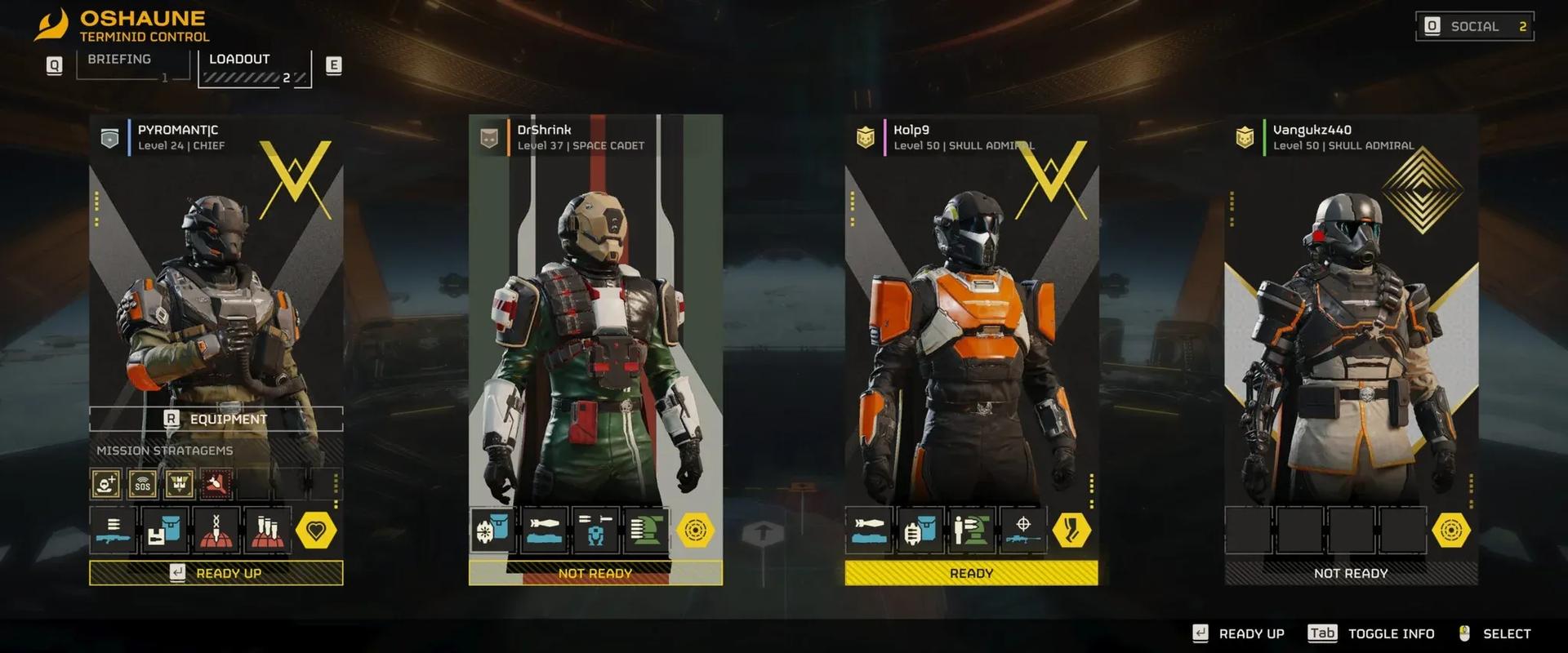Toggle your status with the READY UP bar
The image size is (1568, 653).
(216, 573)
